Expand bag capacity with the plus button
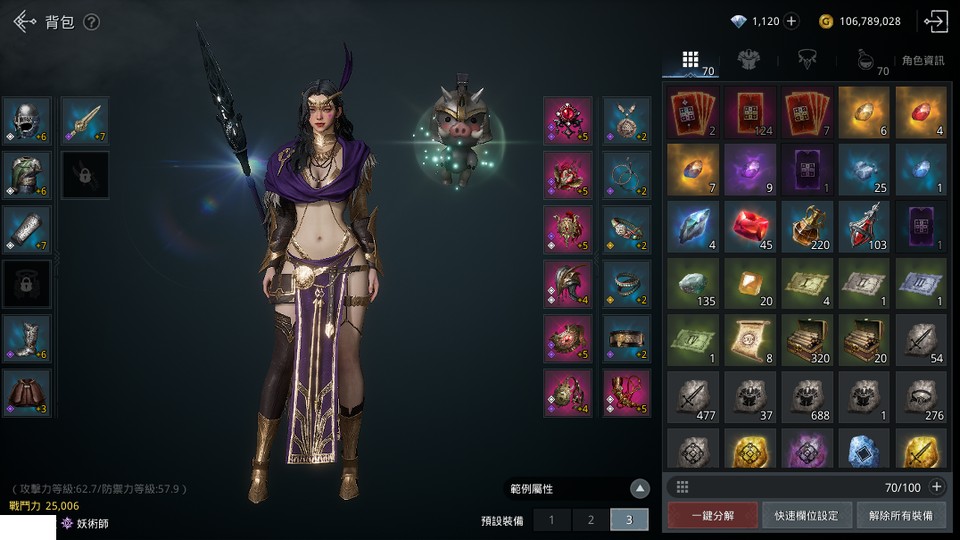Image resolution: width=960 pixels, height=540 pixels. [x=936, y=487]
